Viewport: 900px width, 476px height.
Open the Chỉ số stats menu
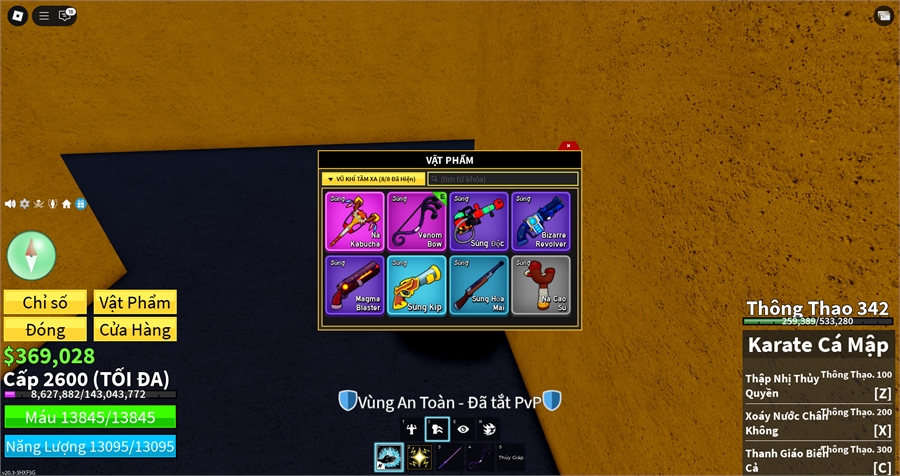pyautogui.click(x=45, y=302)
